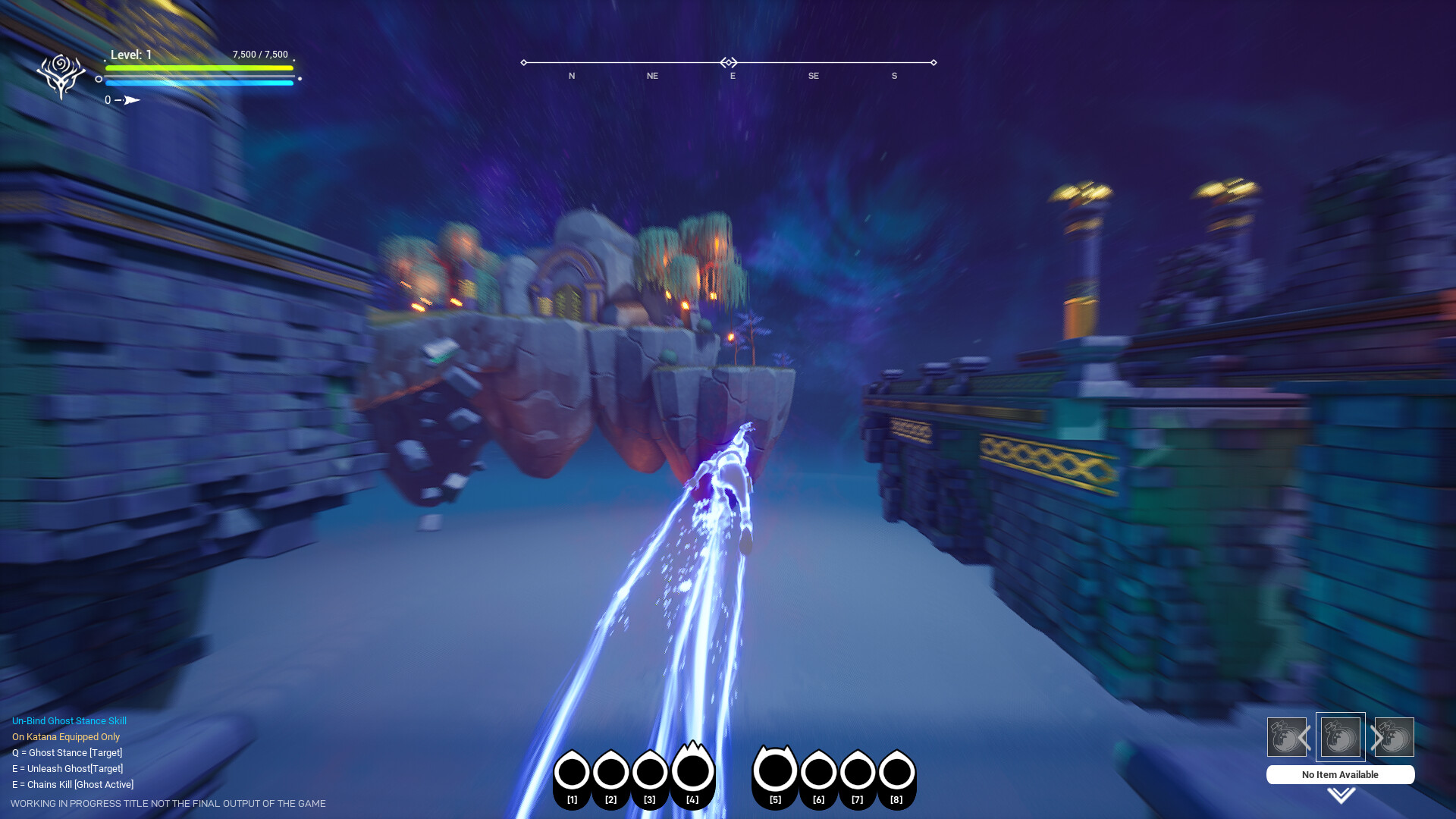1456x819 pixels.
Task: Open the Un-Bind Ghost Stance Skill option
Action: pos(69,720)
